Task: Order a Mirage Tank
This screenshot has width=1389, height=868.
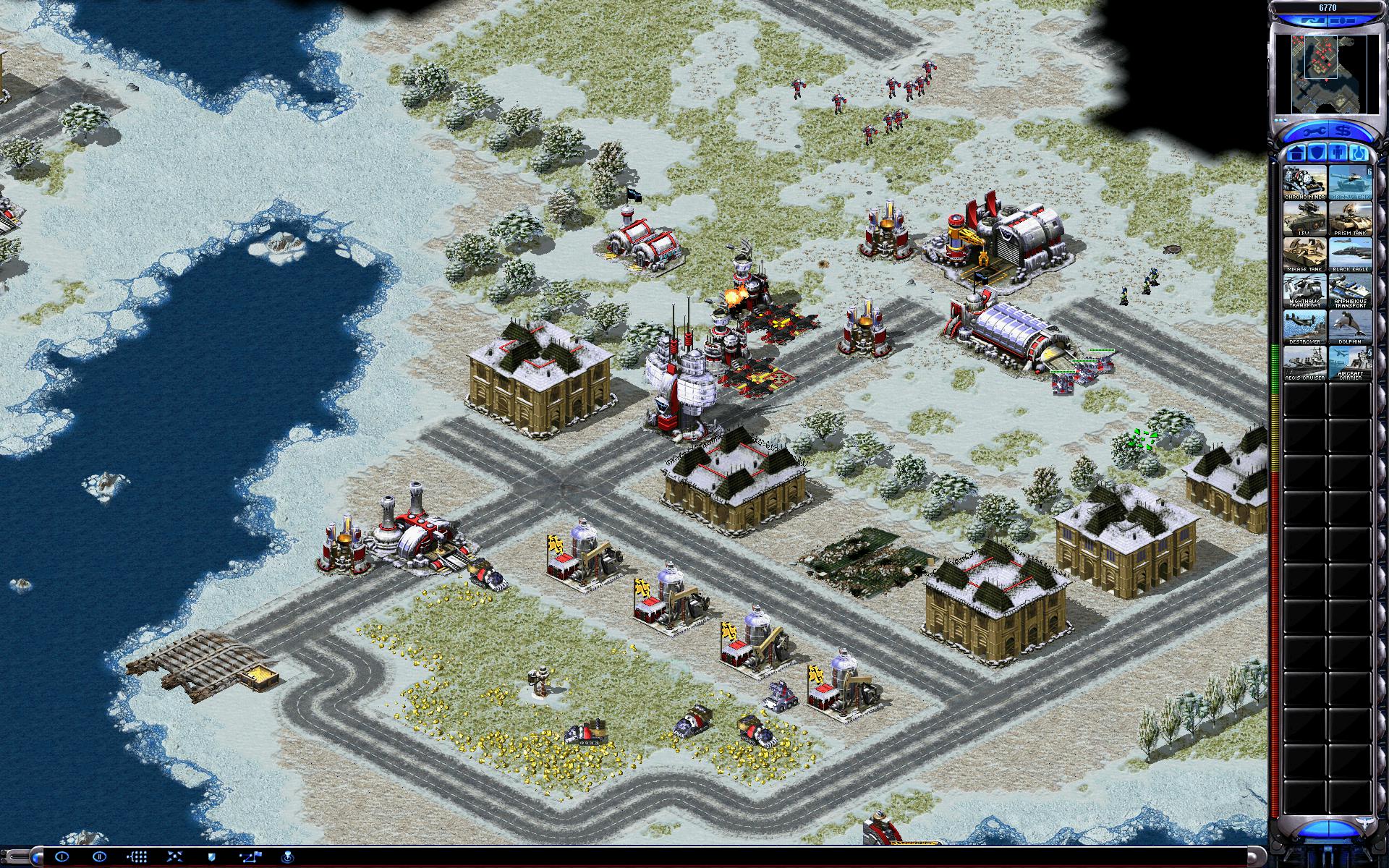Action: [x=1304, y=255]
